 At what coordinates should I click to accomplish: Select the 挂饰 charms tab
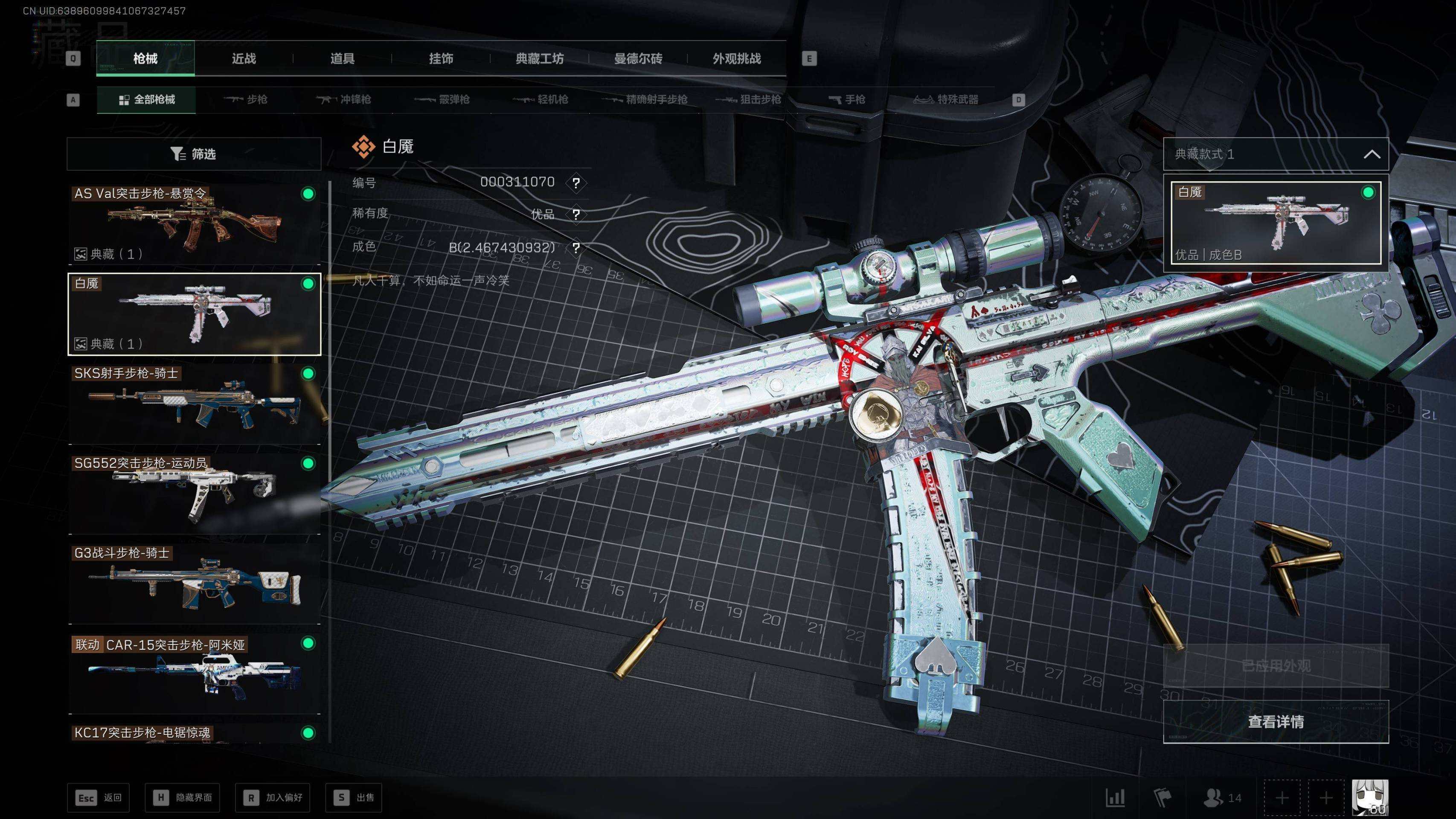(441, 58)
